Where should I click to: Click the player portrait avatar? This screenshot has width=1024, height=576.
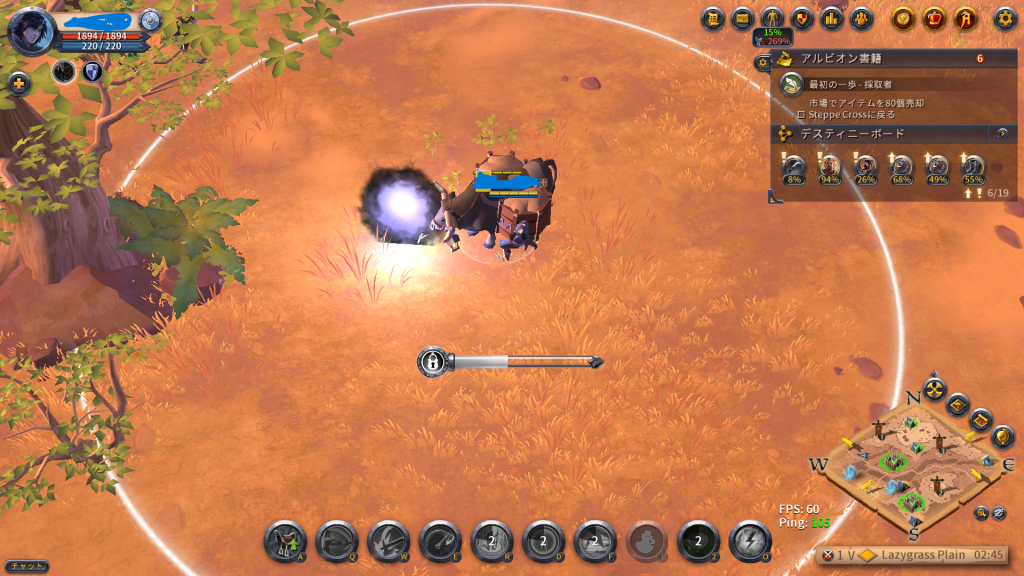coord(30,30)
